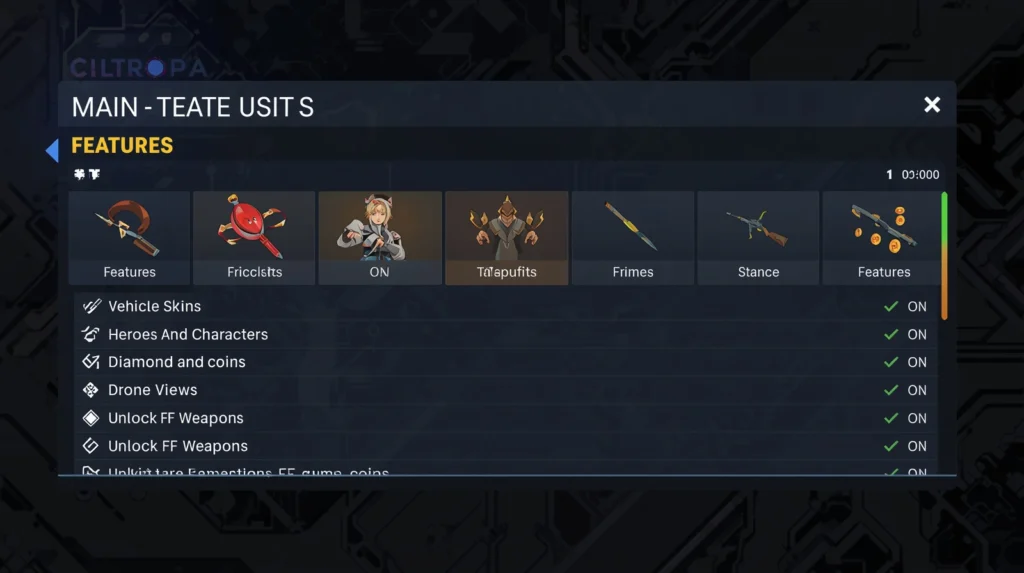Click the vertical scrollbar on the feature list
The width and height of the screenshot is (1024, 573).
click(x=944, y=256)
